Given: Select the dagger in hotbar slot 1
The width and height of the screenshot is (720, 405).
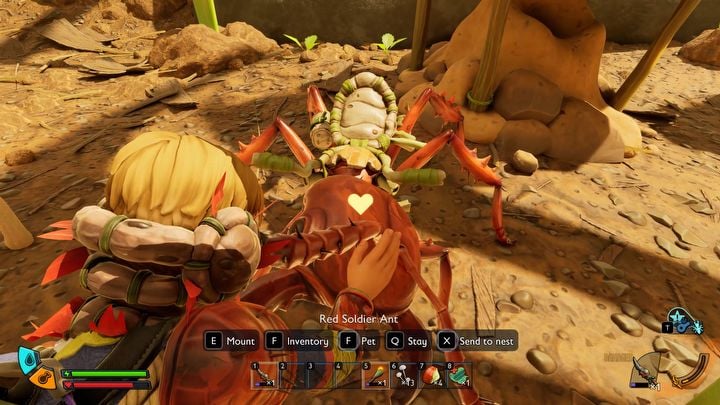Looking at the screenshot, I should [263, 375].
